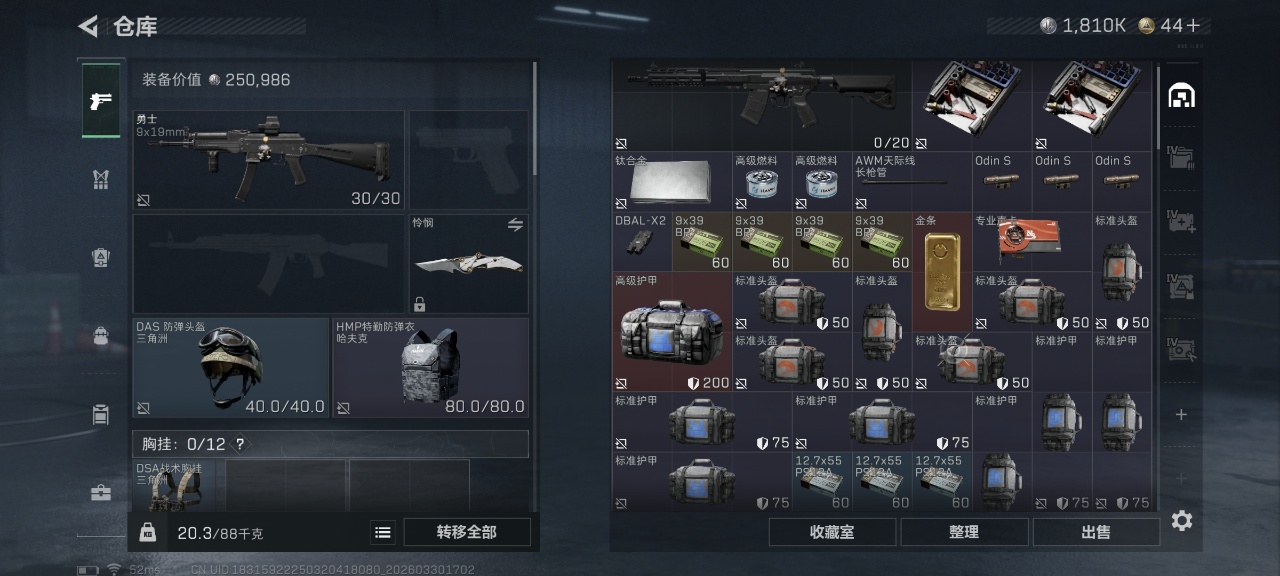Switch to the weapons pistol tab

(x=101, y=100)
